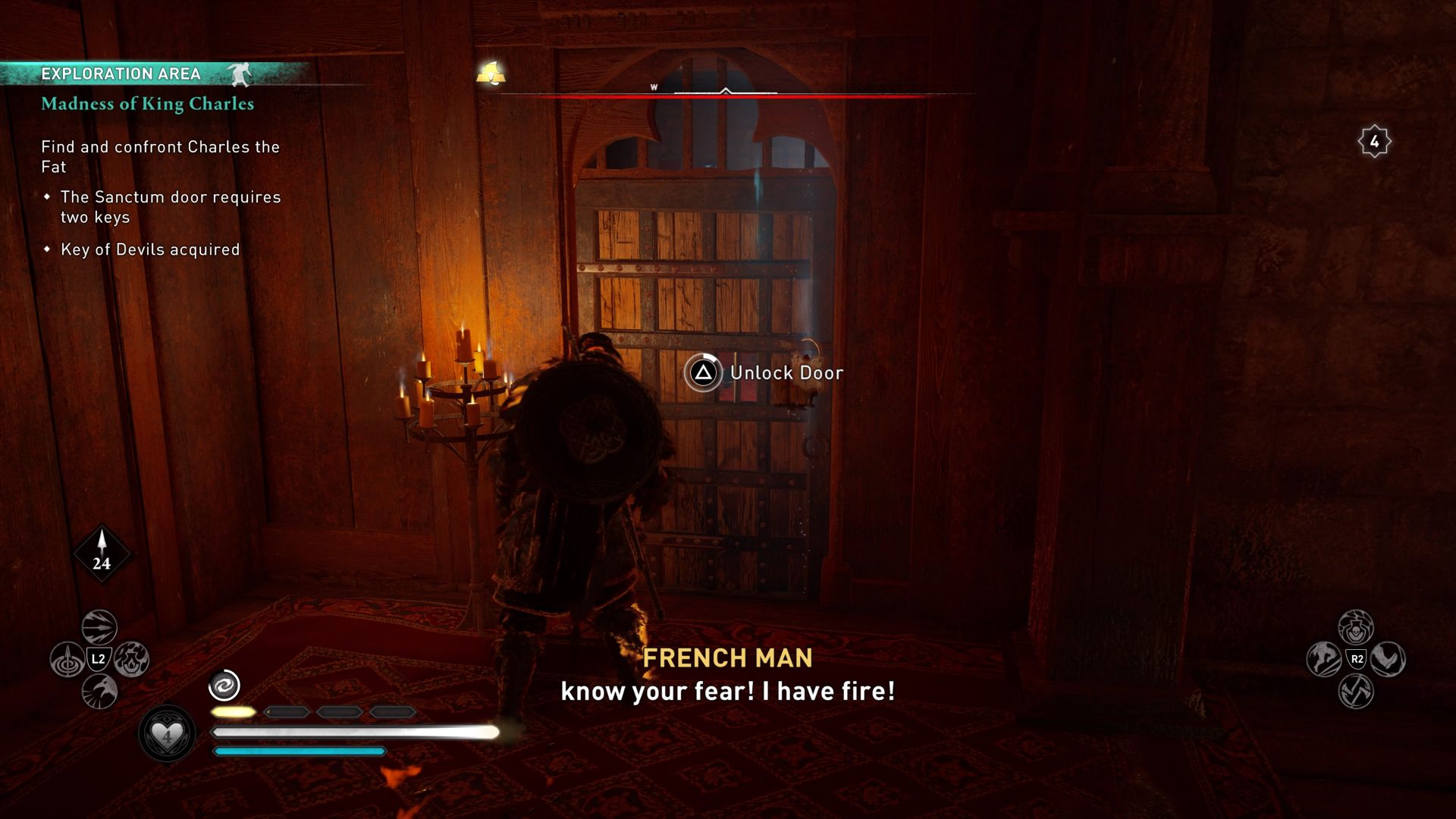The height and width of the screenshot is (819, 1456).
Task: Click the poison vial ability above R2
Action: point(1356,628)
